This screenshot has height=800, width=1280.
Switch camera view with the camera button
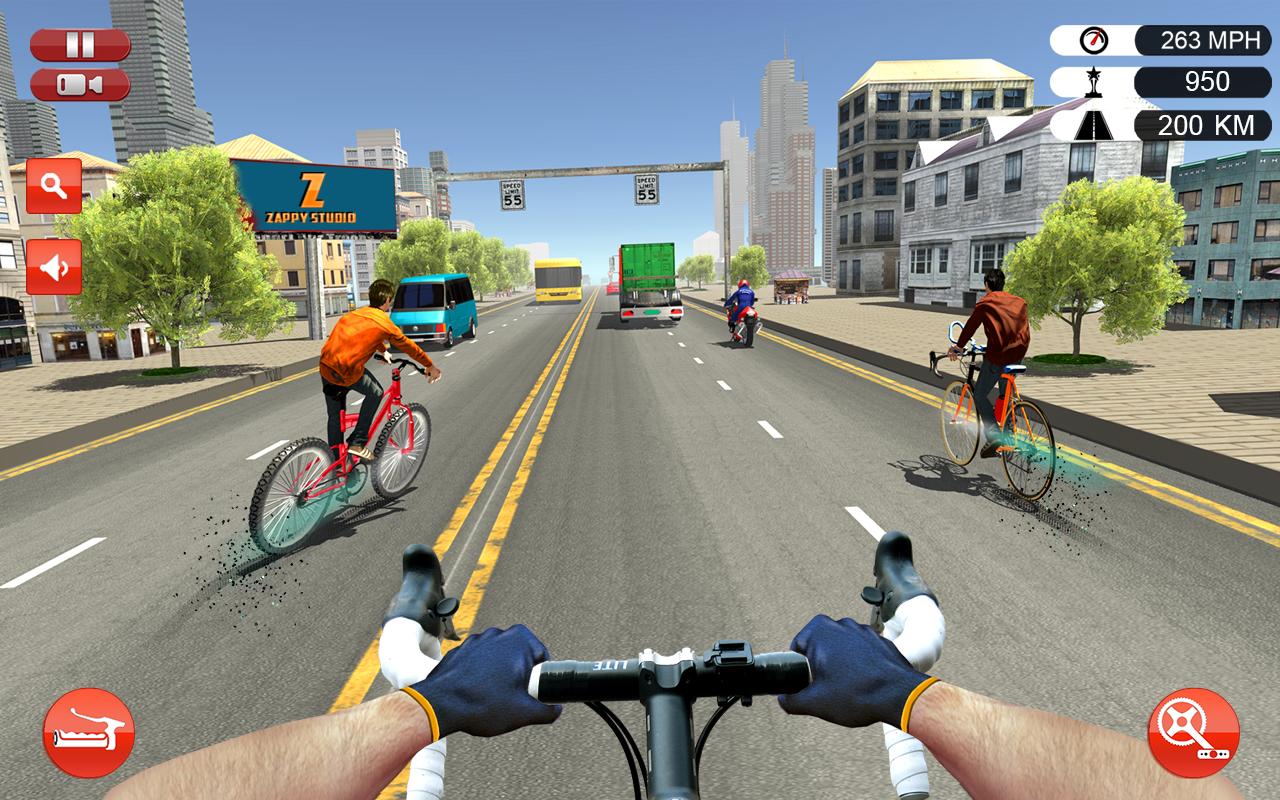tap(80, 85)
